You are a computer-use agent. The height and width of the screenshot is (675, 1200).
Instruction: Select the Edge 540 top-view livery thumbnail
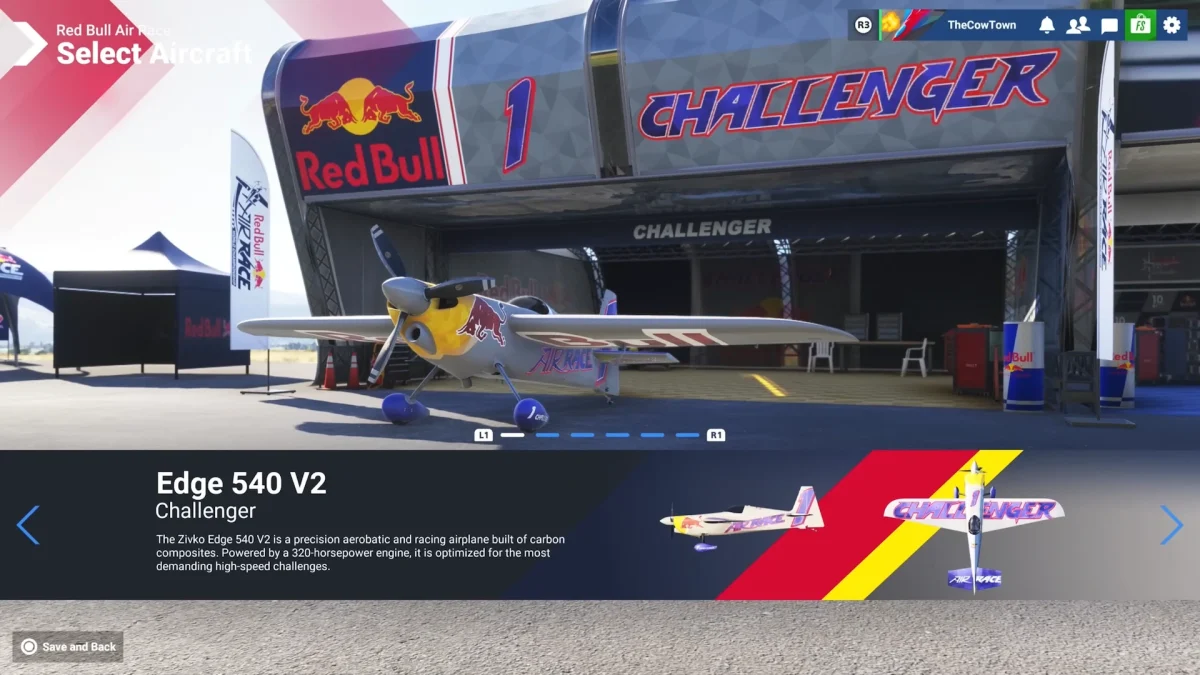pyautogui.click(x=973, y=525)
